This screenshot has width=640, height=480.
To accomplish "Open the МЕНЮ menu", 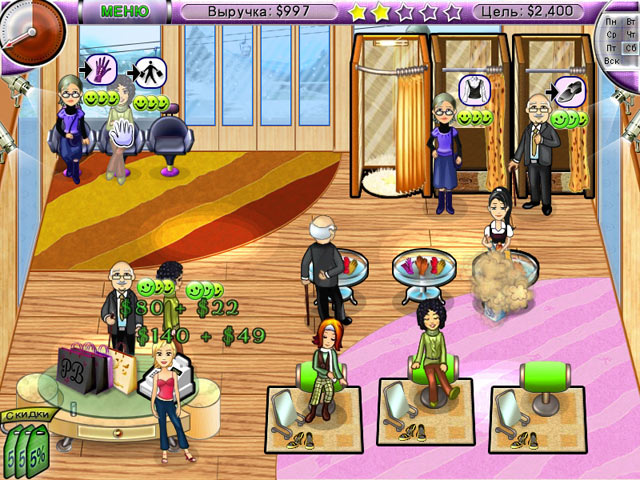I will [x=124, y=11].
